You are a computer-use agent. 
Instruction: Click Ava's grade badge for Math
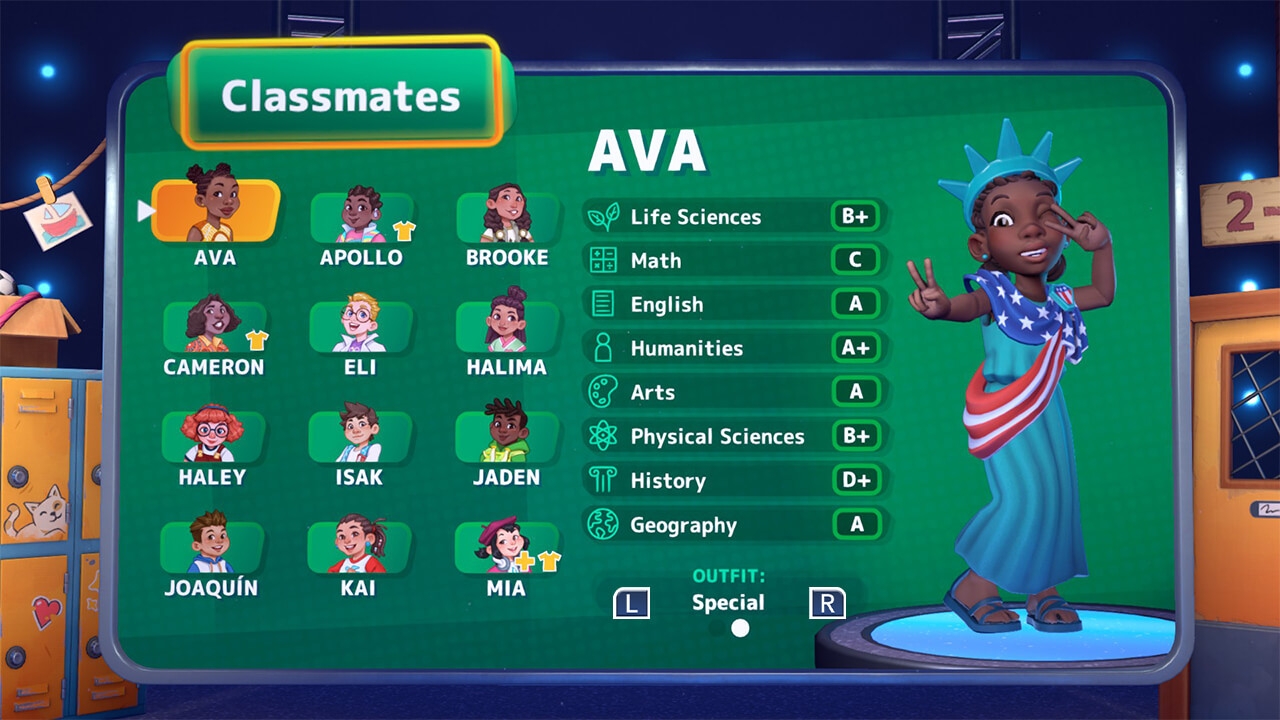[x=856, y=260]
